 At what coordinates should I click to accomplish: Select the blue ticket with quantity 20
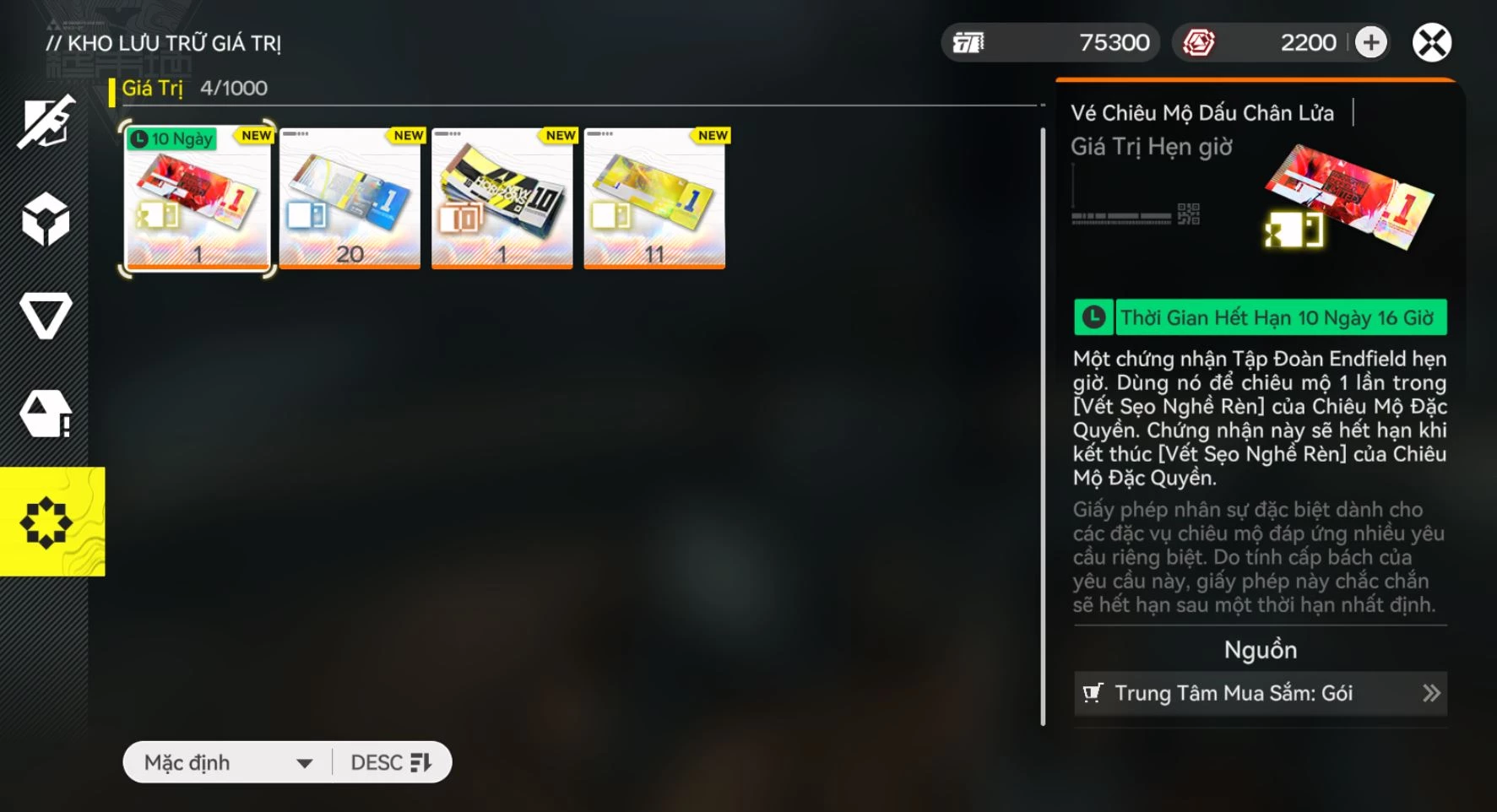(350, 198)
